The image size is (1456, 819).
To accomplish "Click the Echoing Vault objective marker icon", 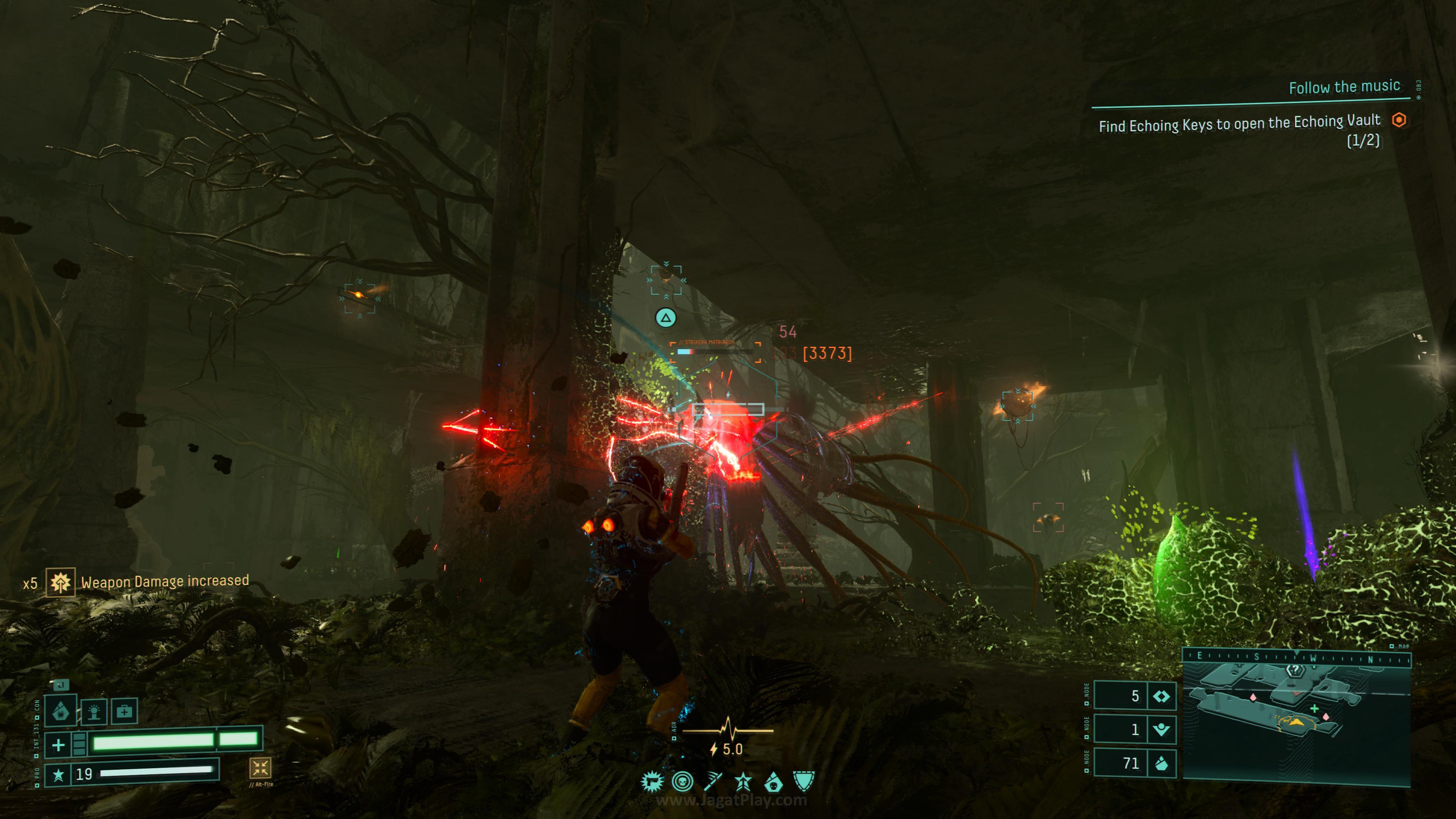I will coord(1399,120).
